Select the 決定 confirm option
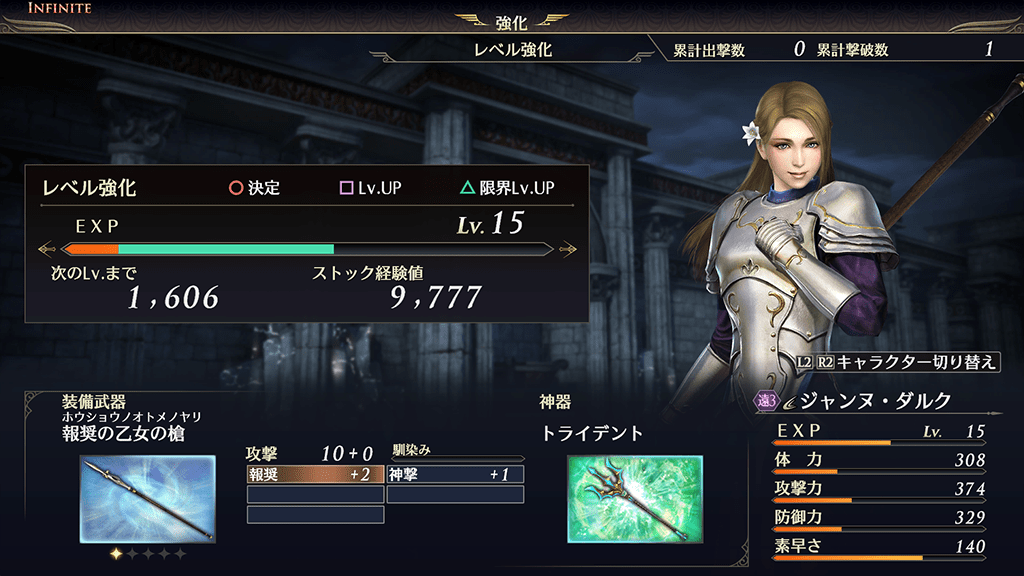 pyautogui.click(x=254, y=188)
